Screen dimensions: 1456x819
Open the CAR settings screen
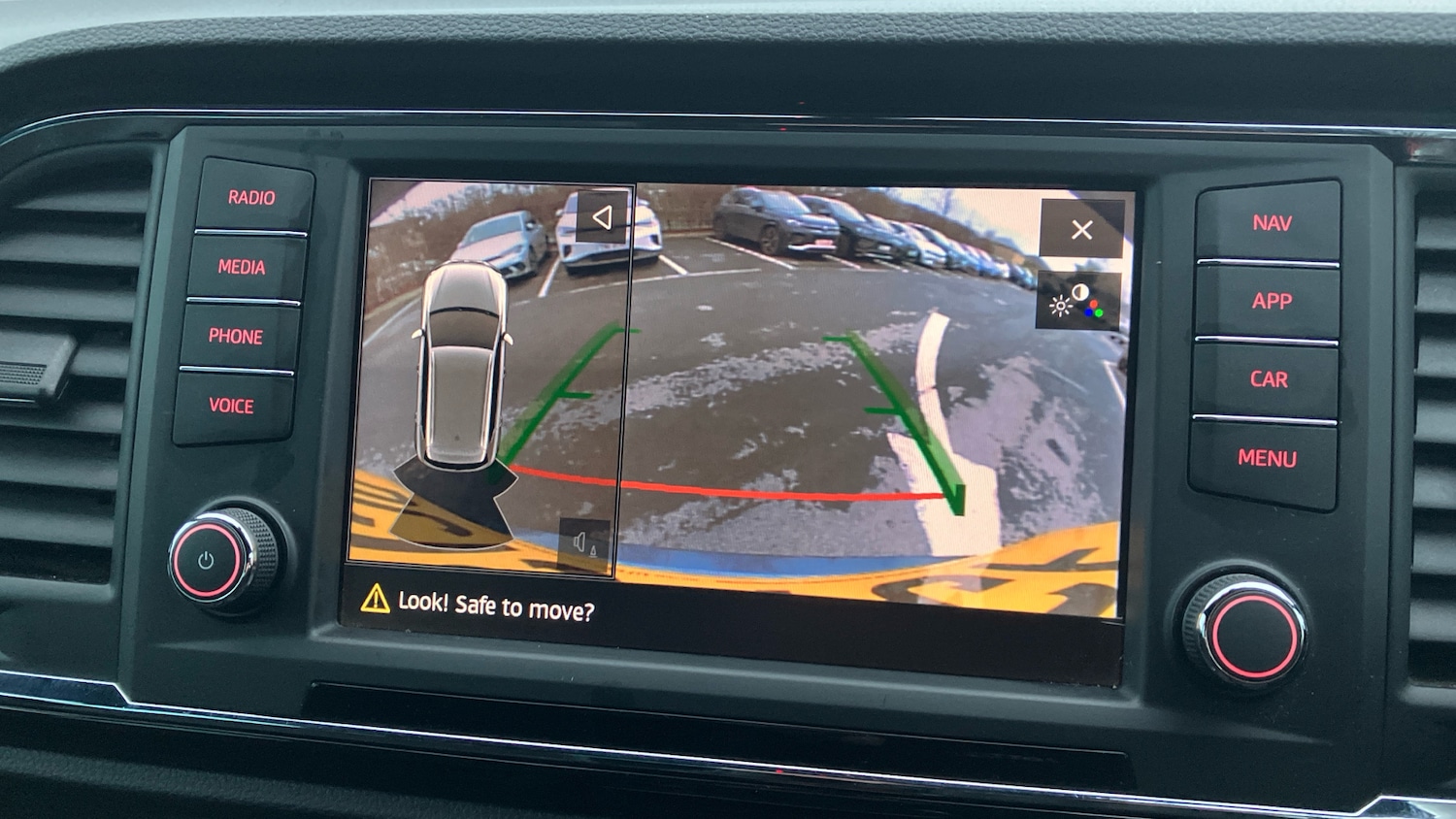click(x=1270, y=379)
